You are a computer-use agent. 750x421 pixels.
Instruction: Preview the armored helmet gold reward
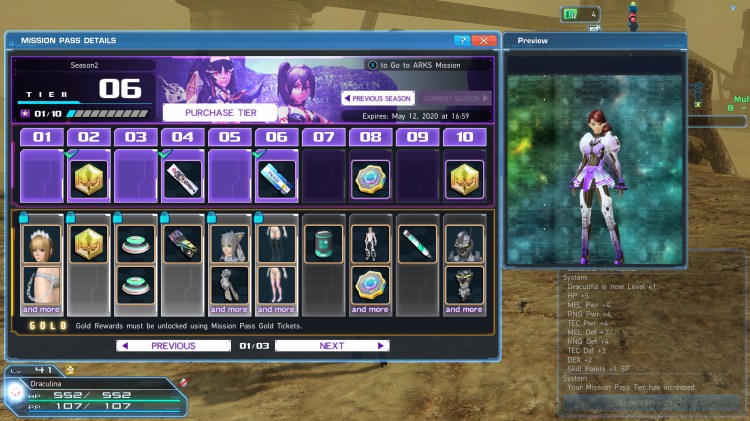coord(464,244)
